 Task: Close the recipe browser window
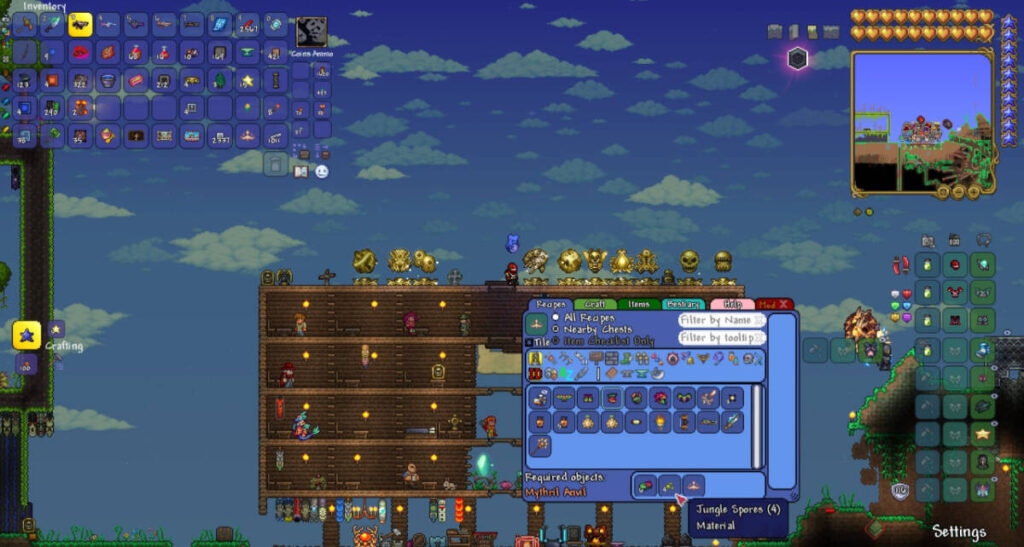[x=784, y=304]
